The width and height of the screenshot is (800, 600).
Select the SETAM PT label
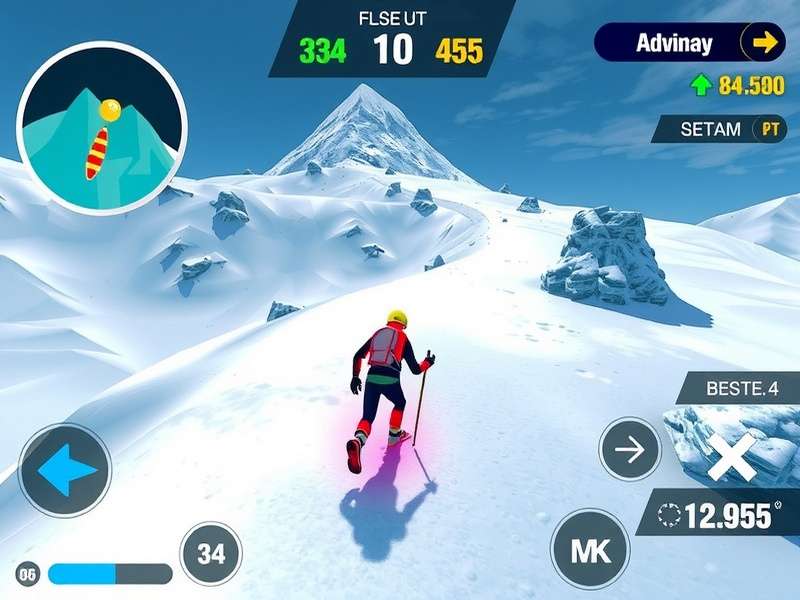(720, 129)
